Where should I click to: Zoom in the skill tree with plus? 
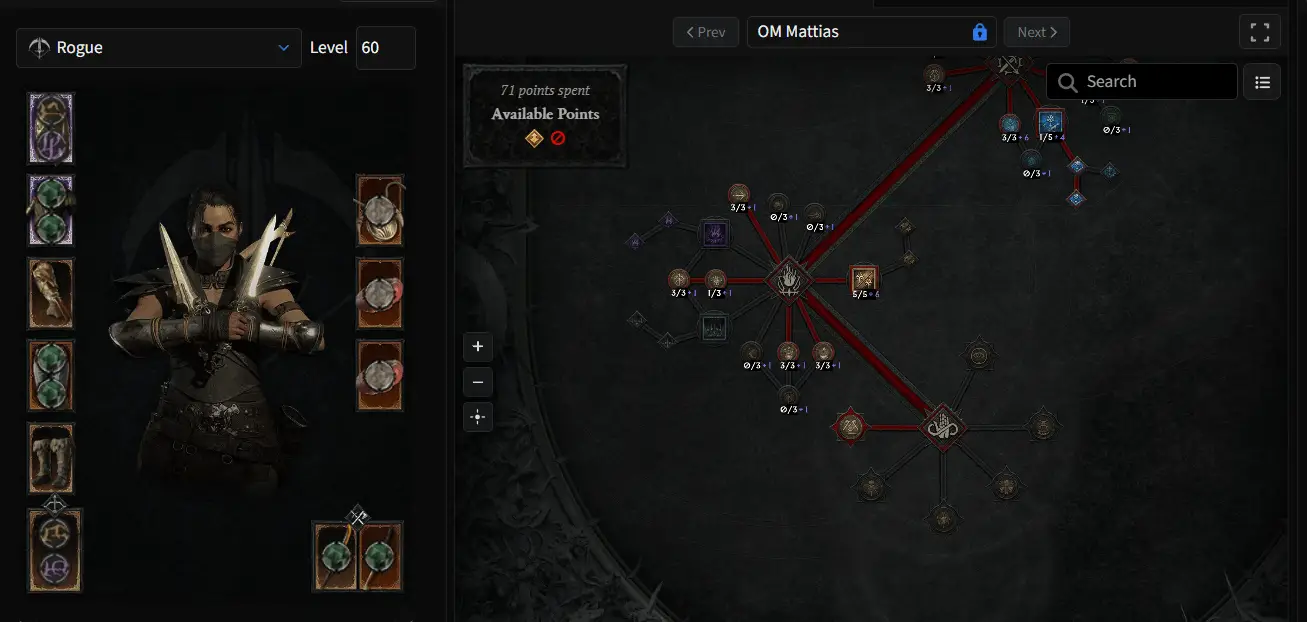478,347
